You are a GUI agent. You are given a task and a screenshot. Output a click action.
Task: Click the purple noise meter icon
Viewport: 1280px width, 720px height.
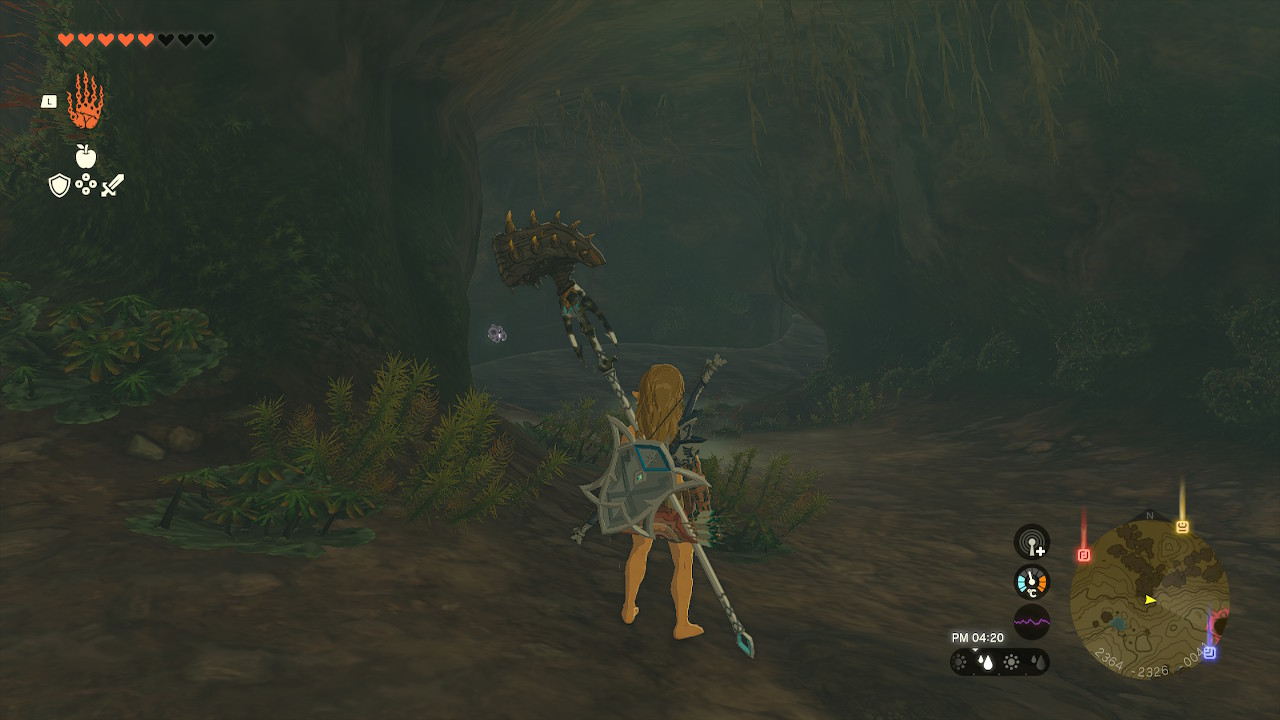1032,622
